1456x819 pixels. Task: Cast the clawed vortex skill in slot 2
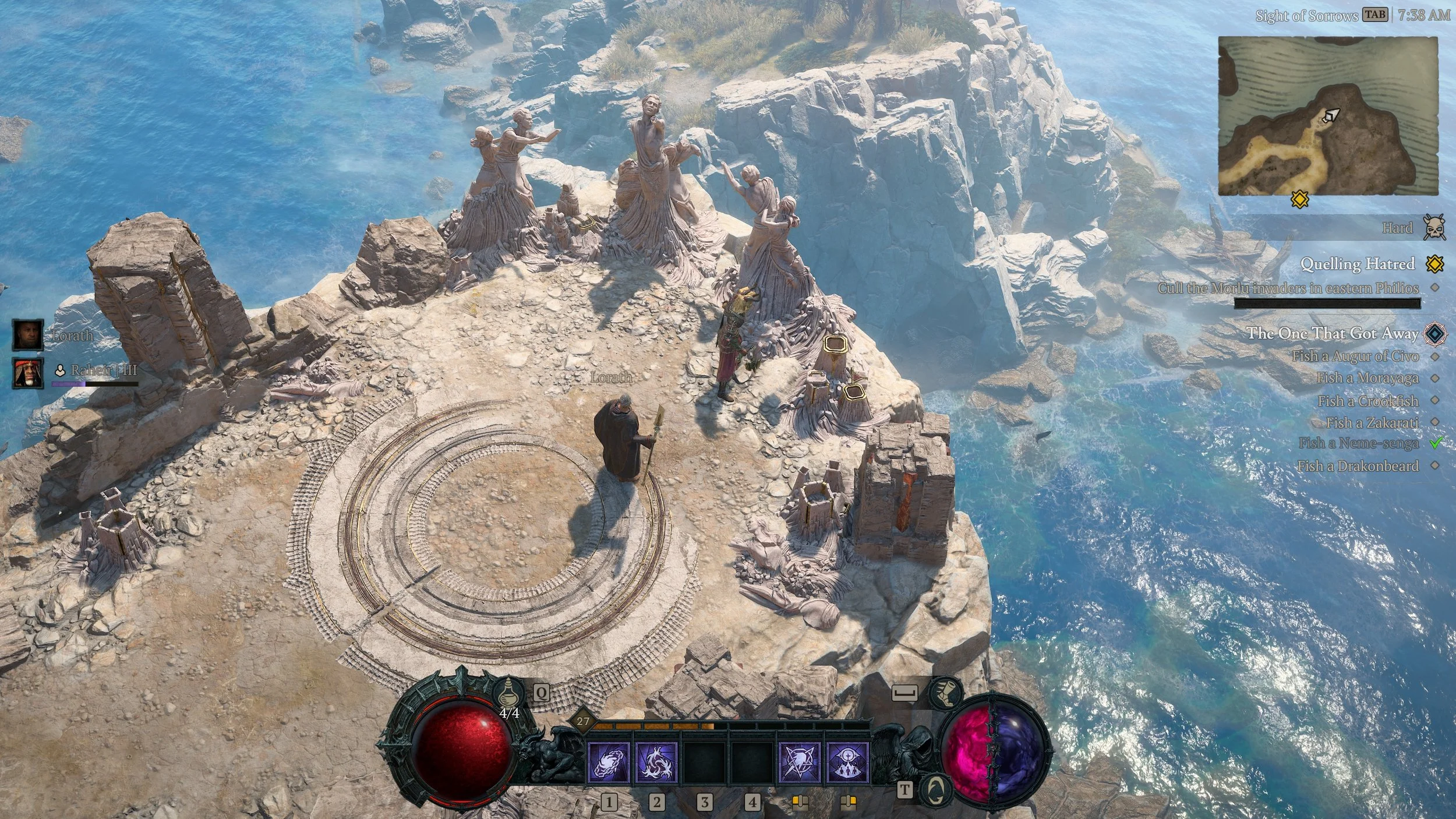pyautogui.click(x=656, y=762)
